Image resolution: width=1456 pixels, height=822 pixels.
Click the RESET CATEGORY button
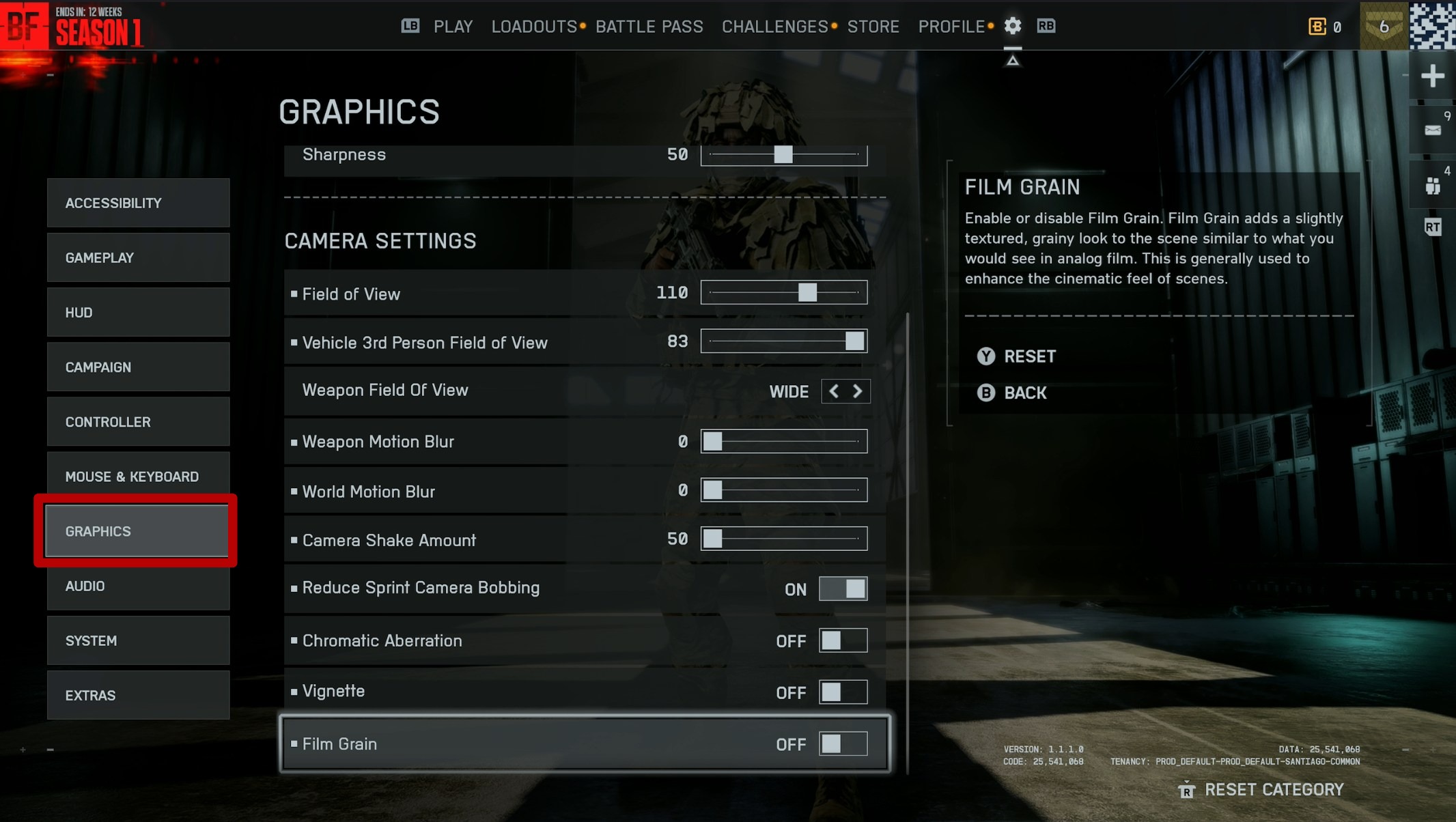[1274, 790]
